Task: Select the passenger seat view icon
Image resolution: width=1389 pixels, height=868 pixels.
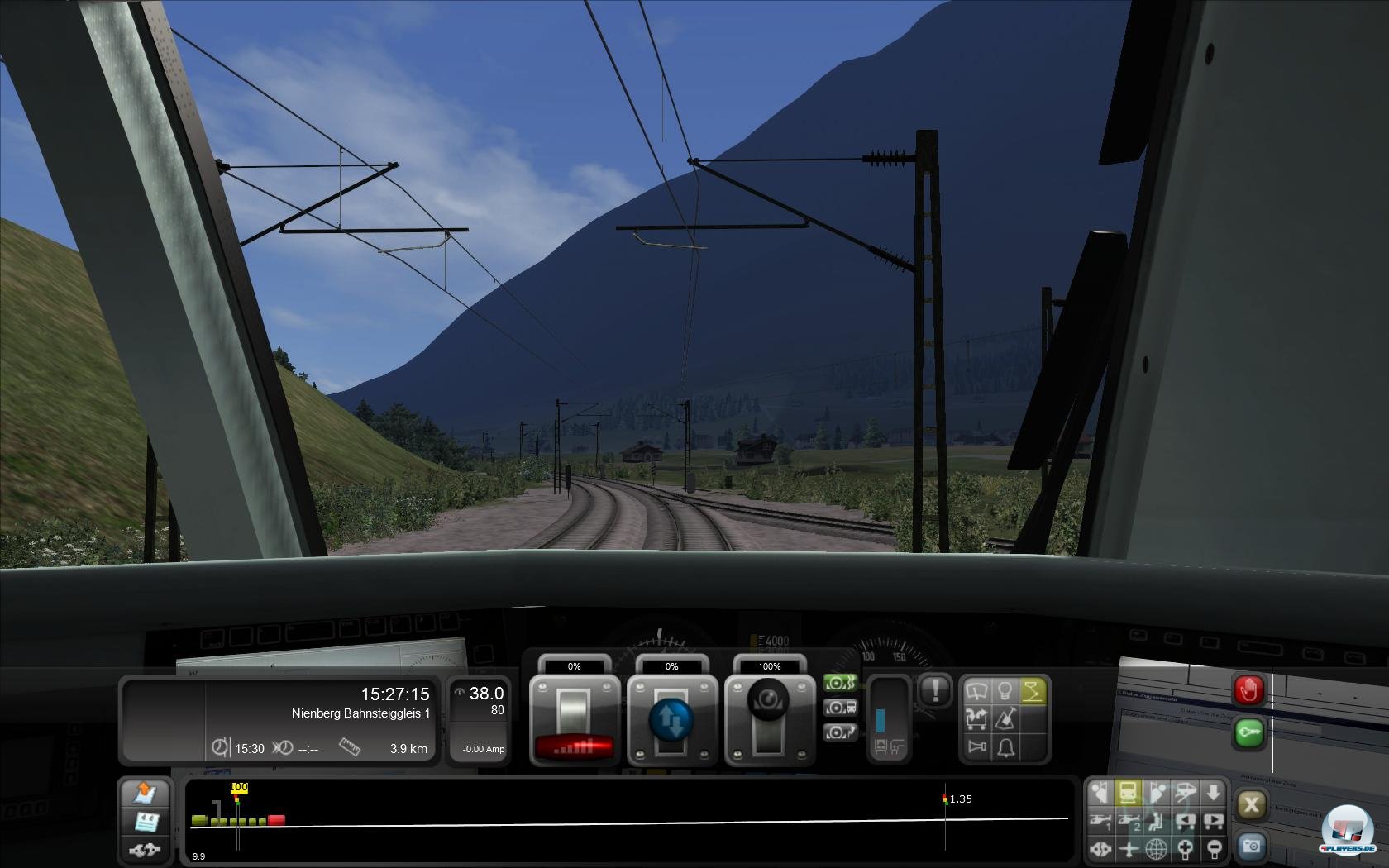Action: [1154, 823]
